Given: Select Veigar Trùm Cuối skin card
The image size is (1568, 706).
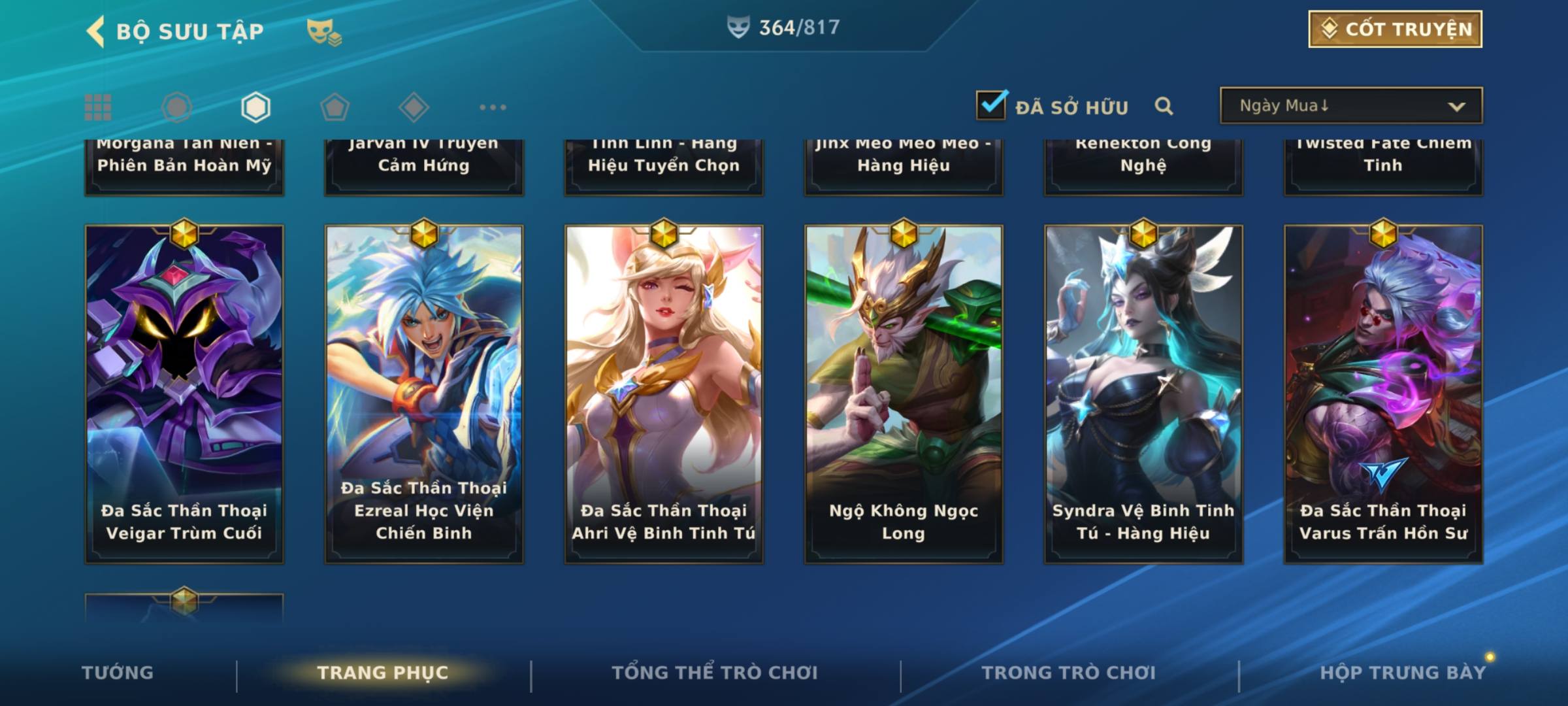Looking at the screenshot, I should 184,394.
